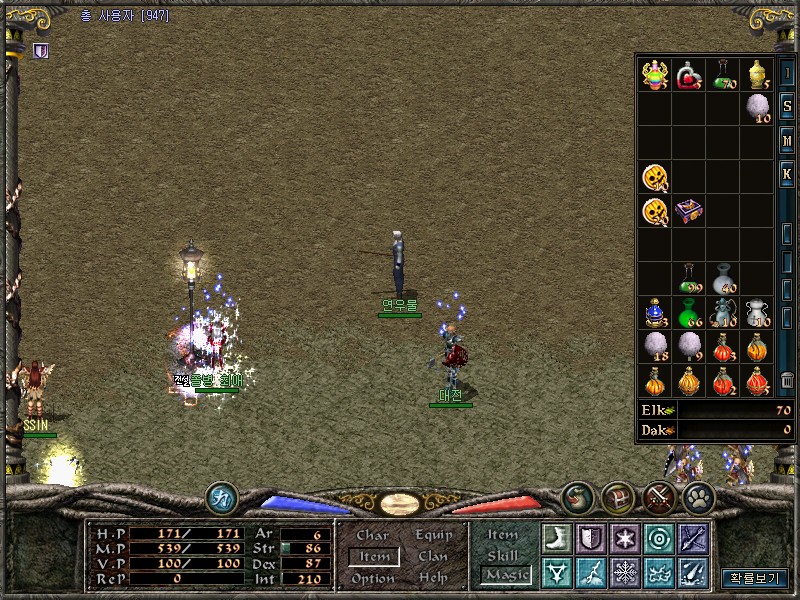800x600 pixels.
Task: Select the purple treasure box item
Action: (x=689, y=212)
